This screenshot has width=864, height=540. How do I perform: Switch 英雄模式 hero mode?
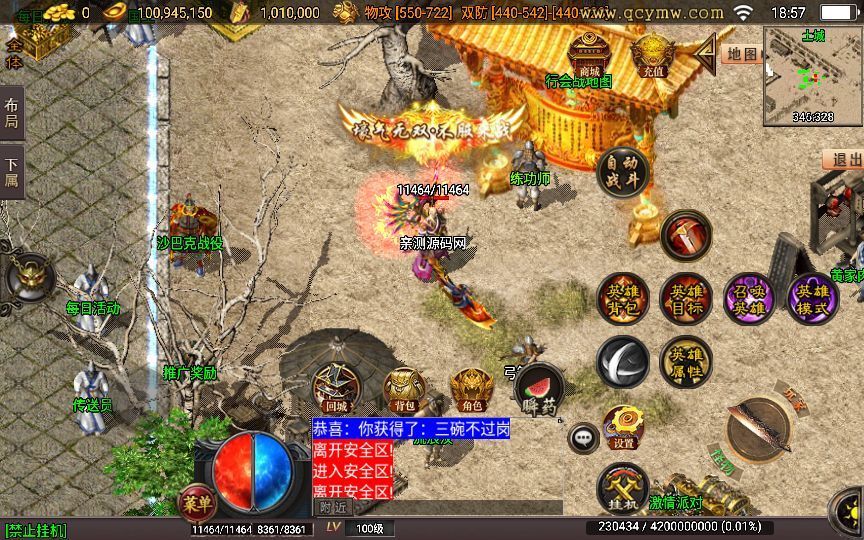click(x=812, y=299)
